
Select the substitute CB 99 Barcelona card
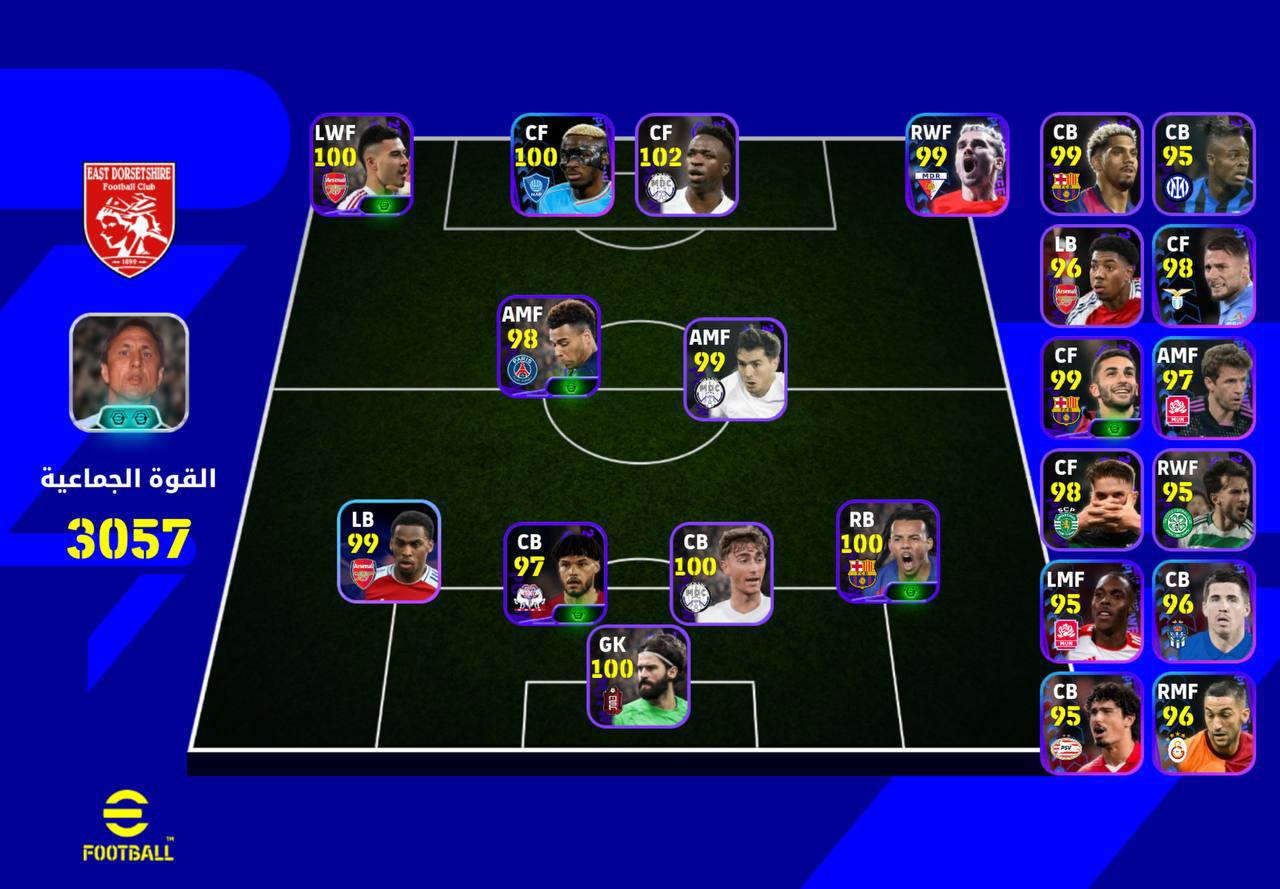(1092, 164)
